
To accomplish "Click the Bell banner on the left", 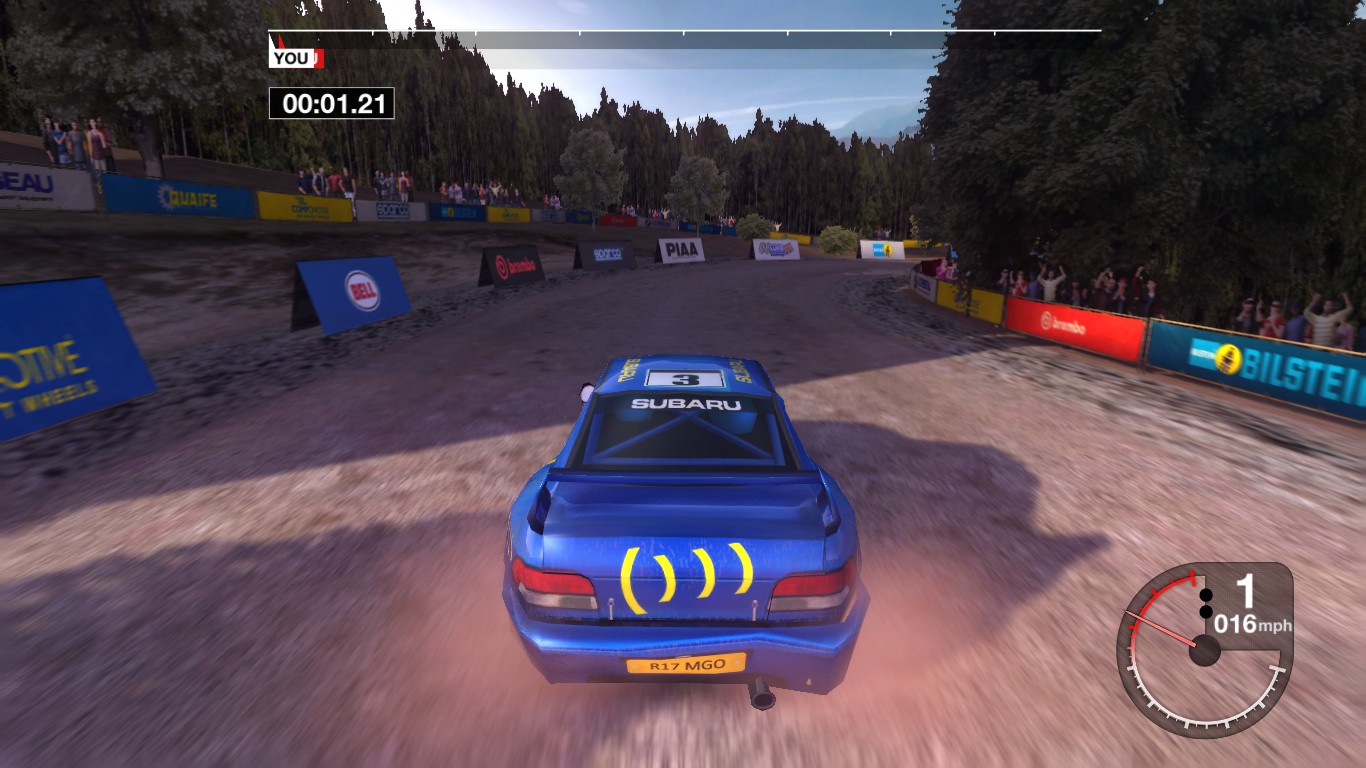I will coord(361,288).
